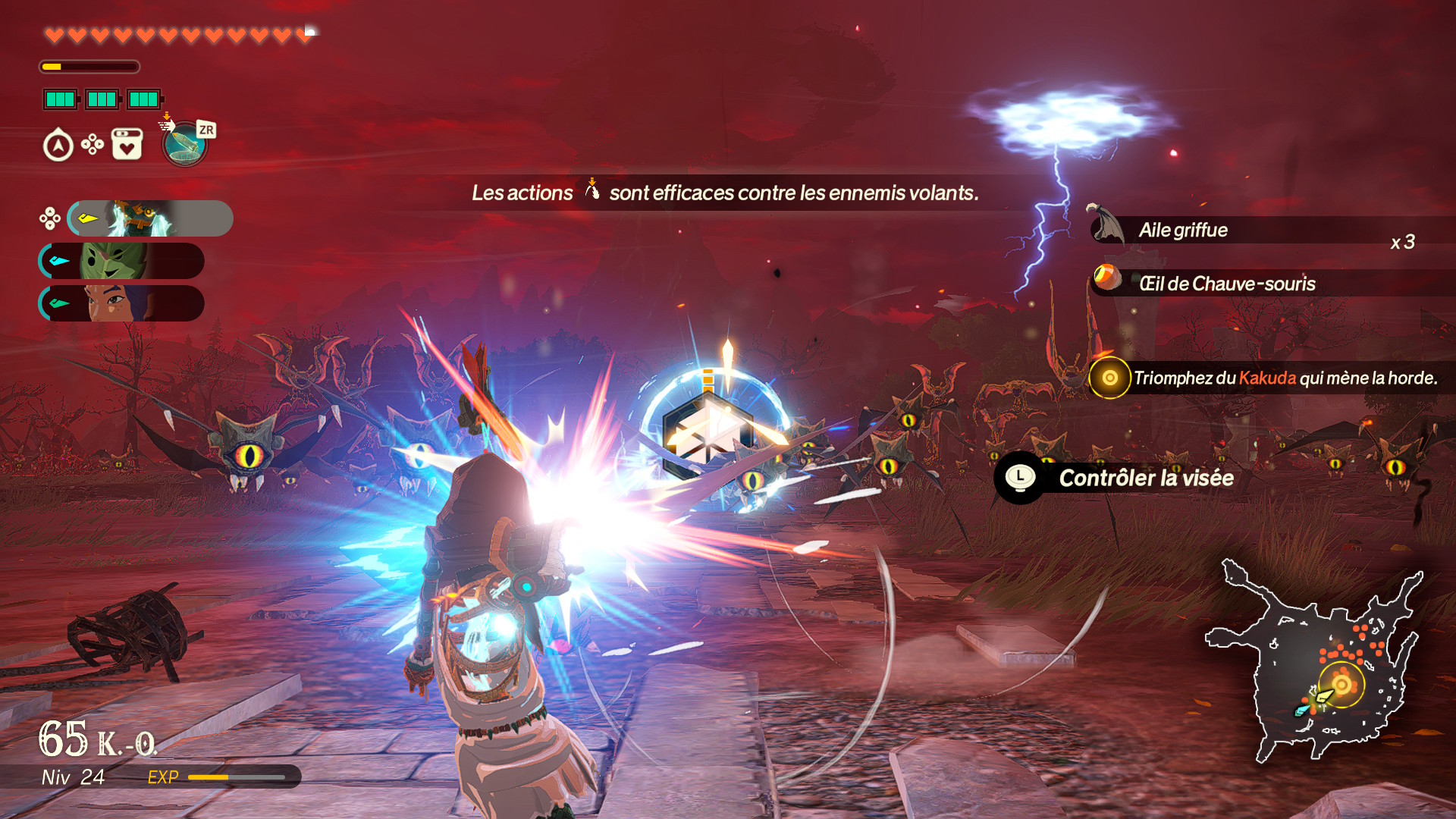The width and height of the screenshot is (1456, 819).
Task: Click the circled arrow compass icon
Action: [58, 146]
